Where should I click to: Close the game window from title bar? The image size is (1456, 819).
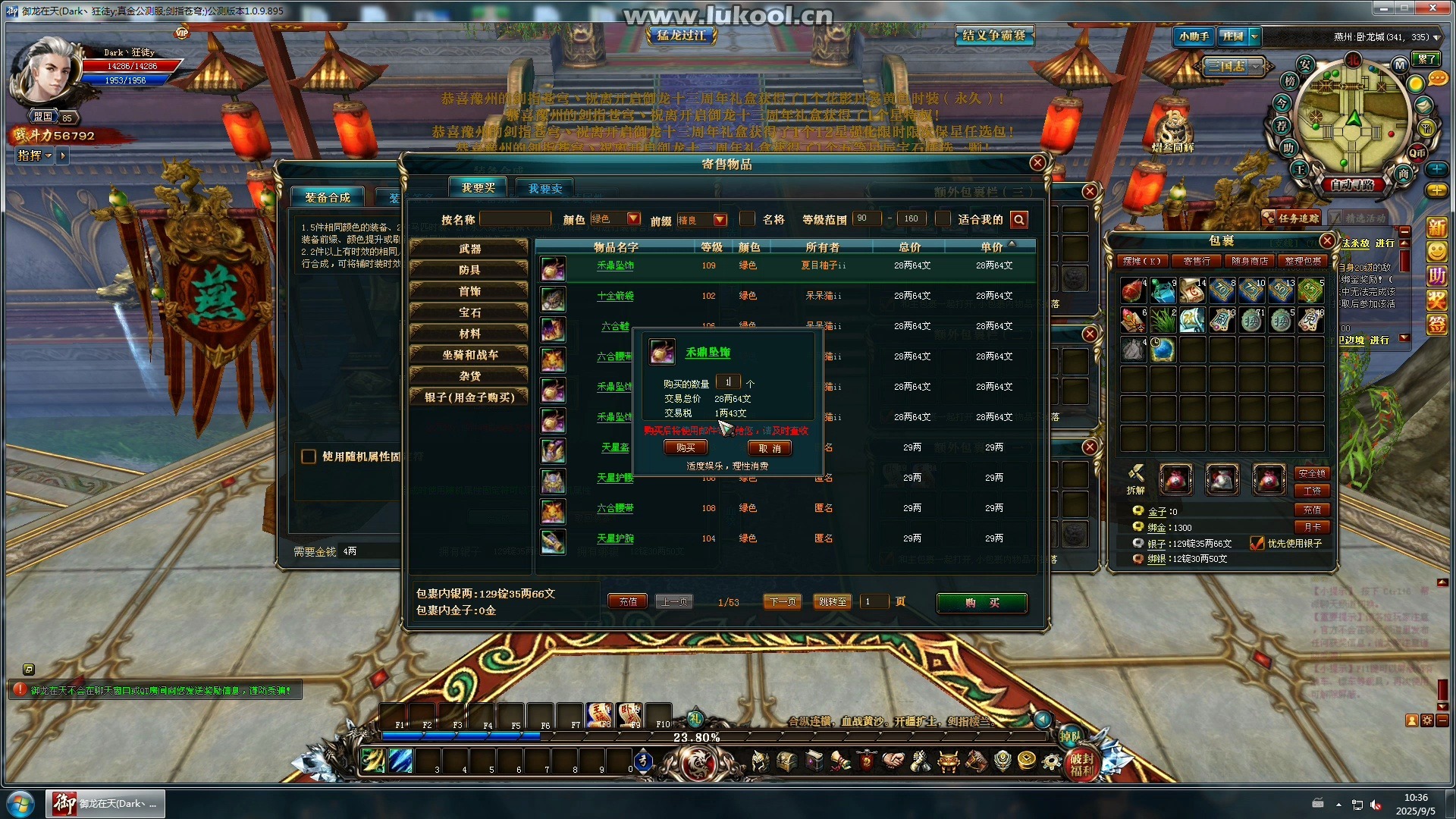click(x=1432, y=8)
